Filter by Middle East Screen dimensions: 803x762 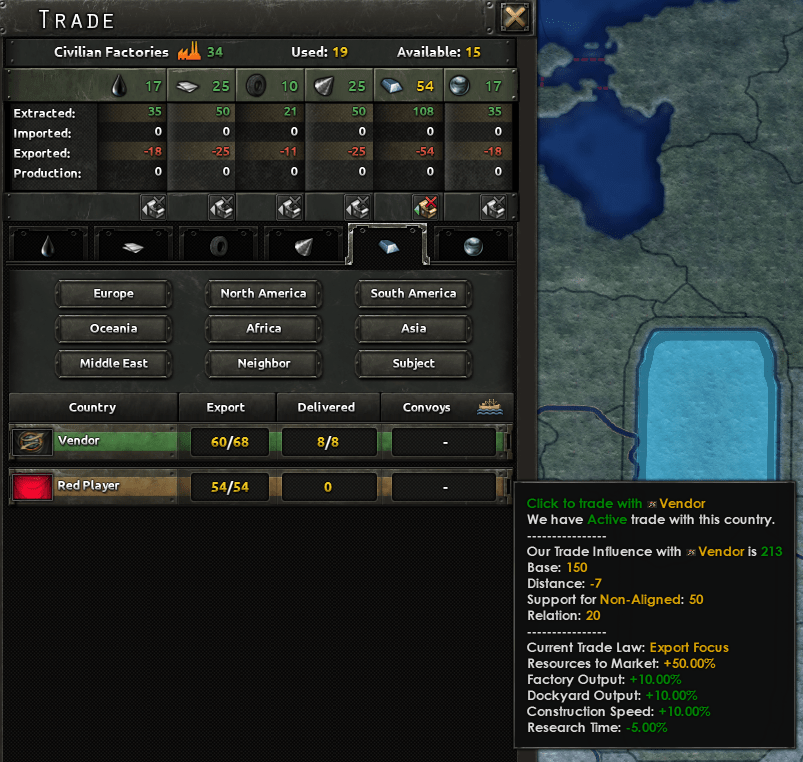(113, 364)
